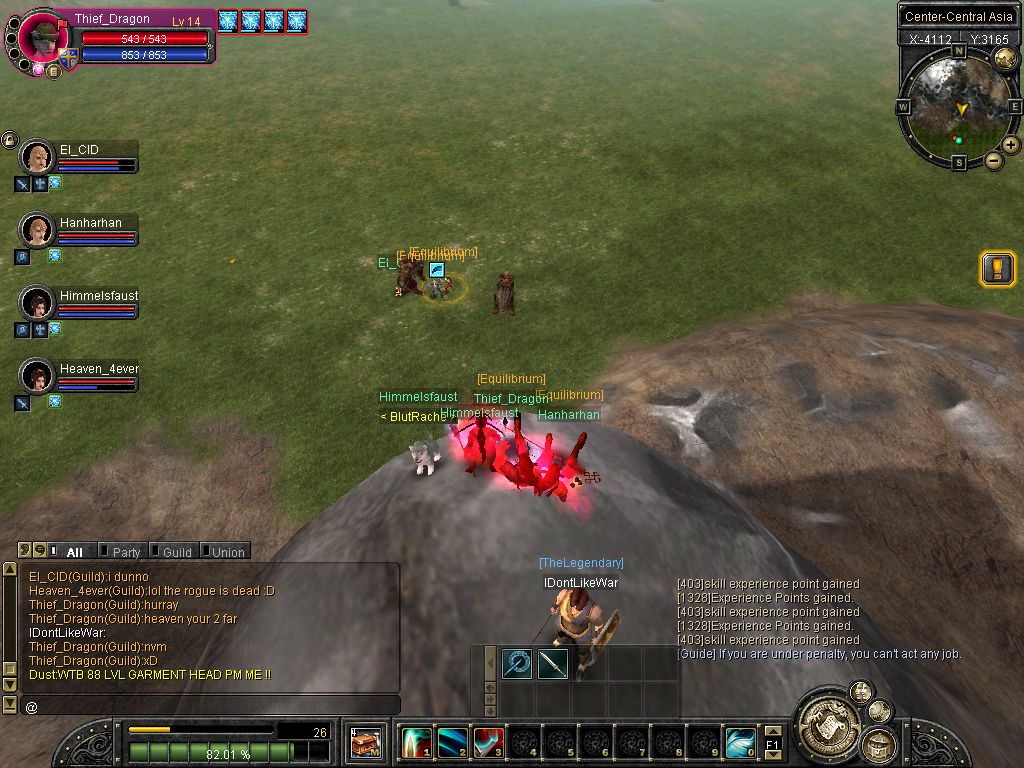The height and width of the screenshot is (768, 1024).
Task: Target Heaven_4ever in the party list
Action: pyautogui.click(x=37, y=376)
